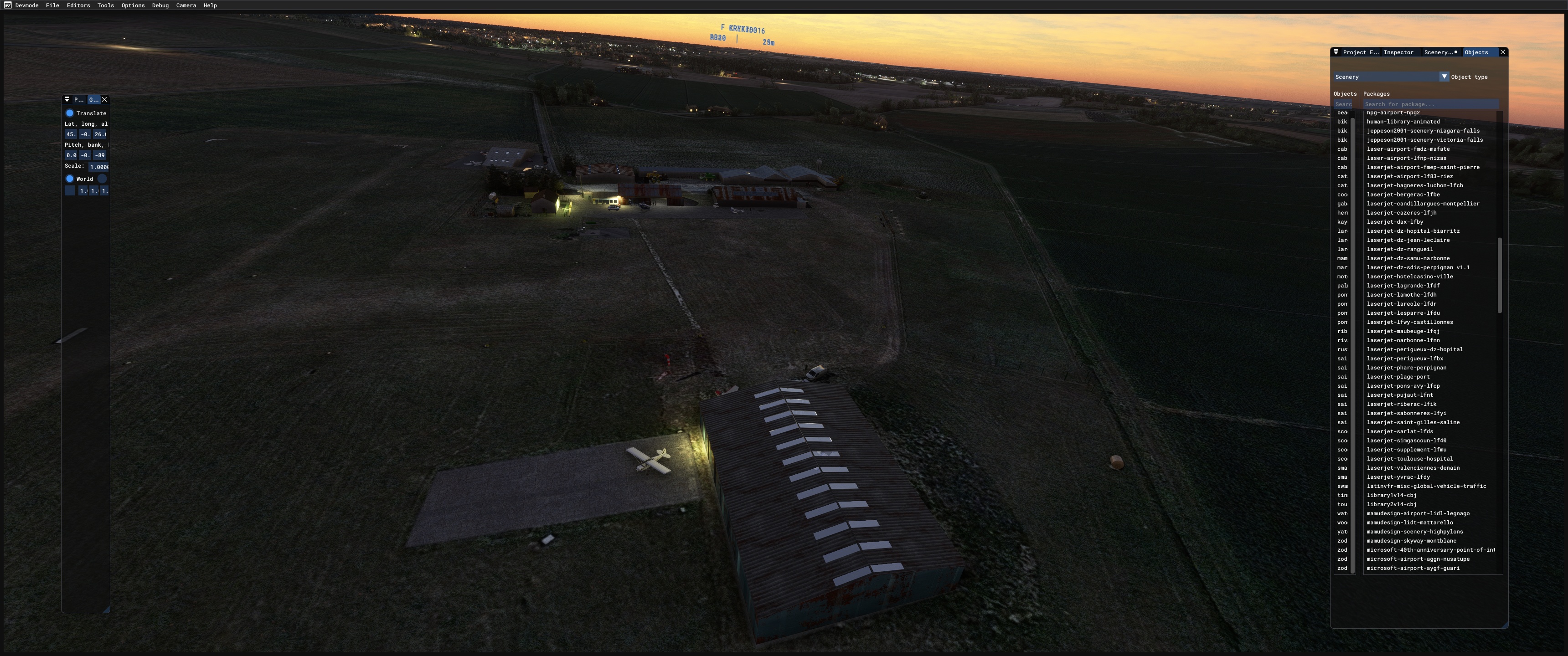This screenshot has width=1568, height=656.
Task: Switch to the Project Editor tab
Action: pyautogui.click(x=1361, y=52)
